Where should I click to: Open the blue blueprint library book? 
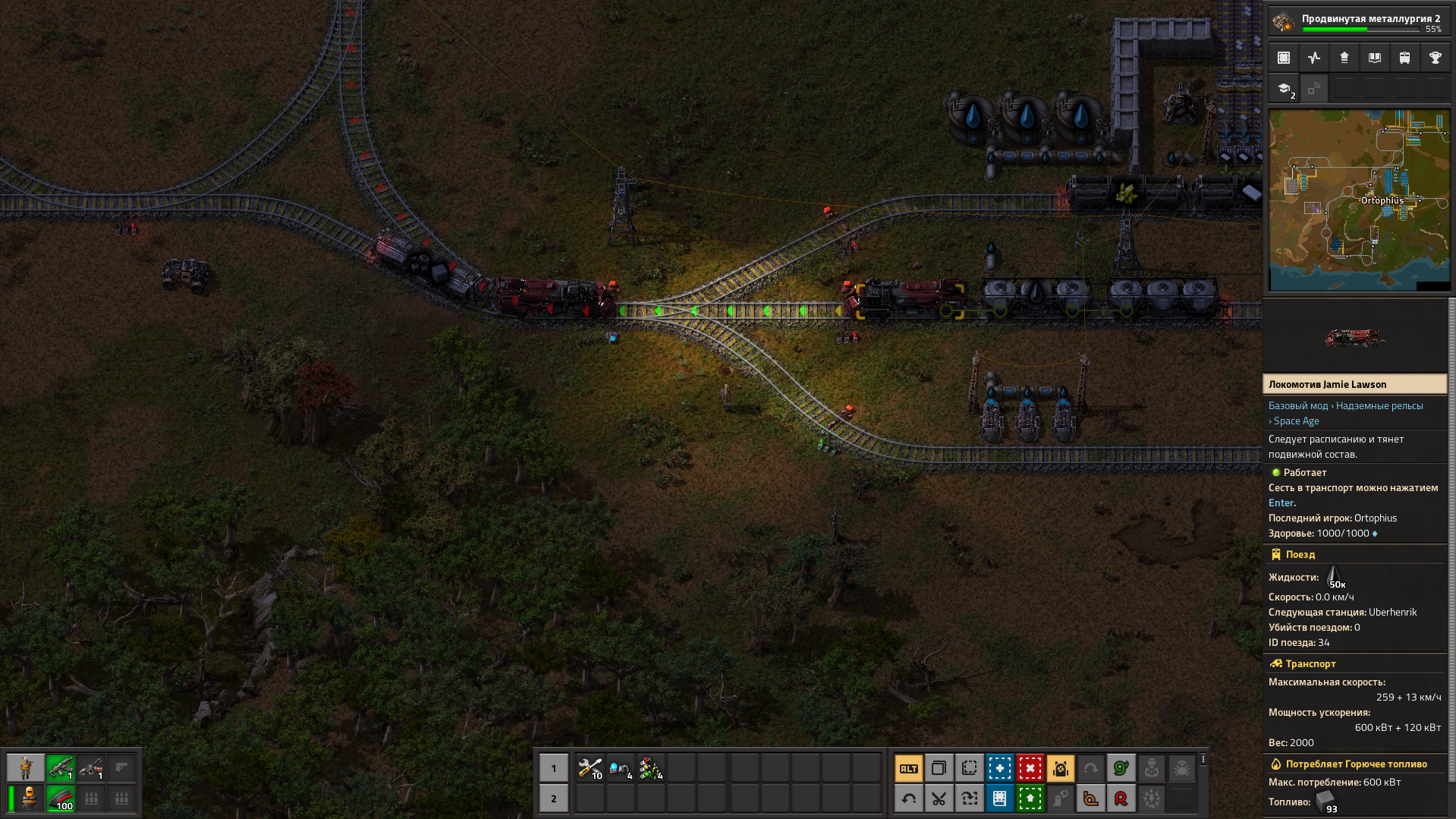(999, 799)
